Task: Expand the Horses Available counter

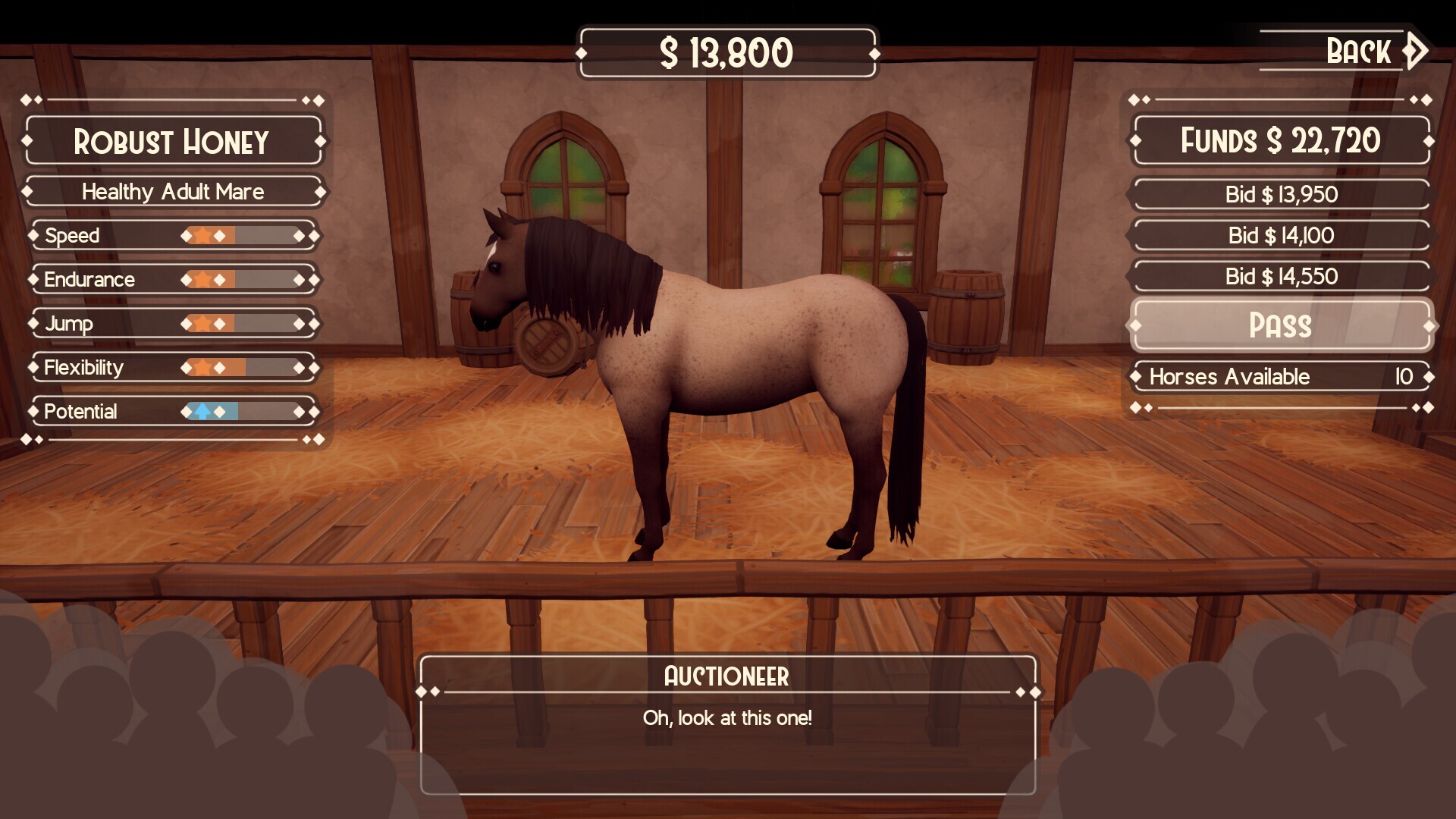Action: pos(1280,376)
